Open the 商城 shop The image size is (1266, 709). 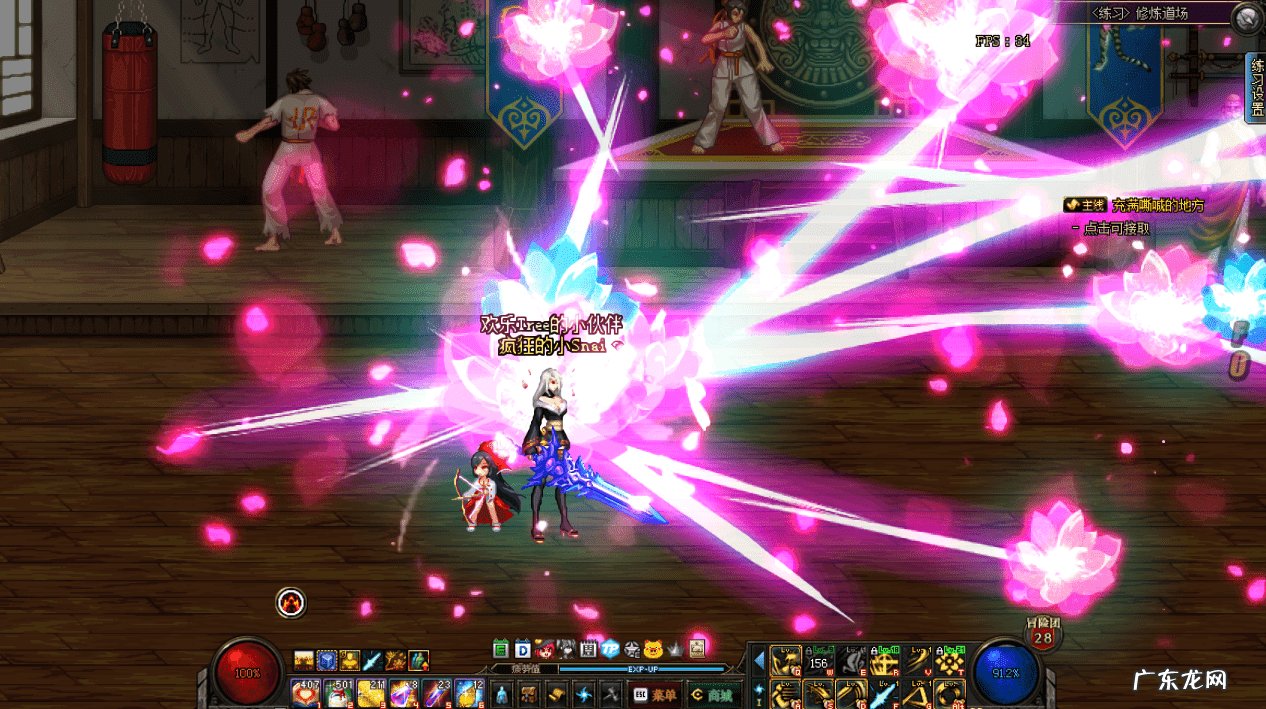pyautogui.click(x=712, y=694)
